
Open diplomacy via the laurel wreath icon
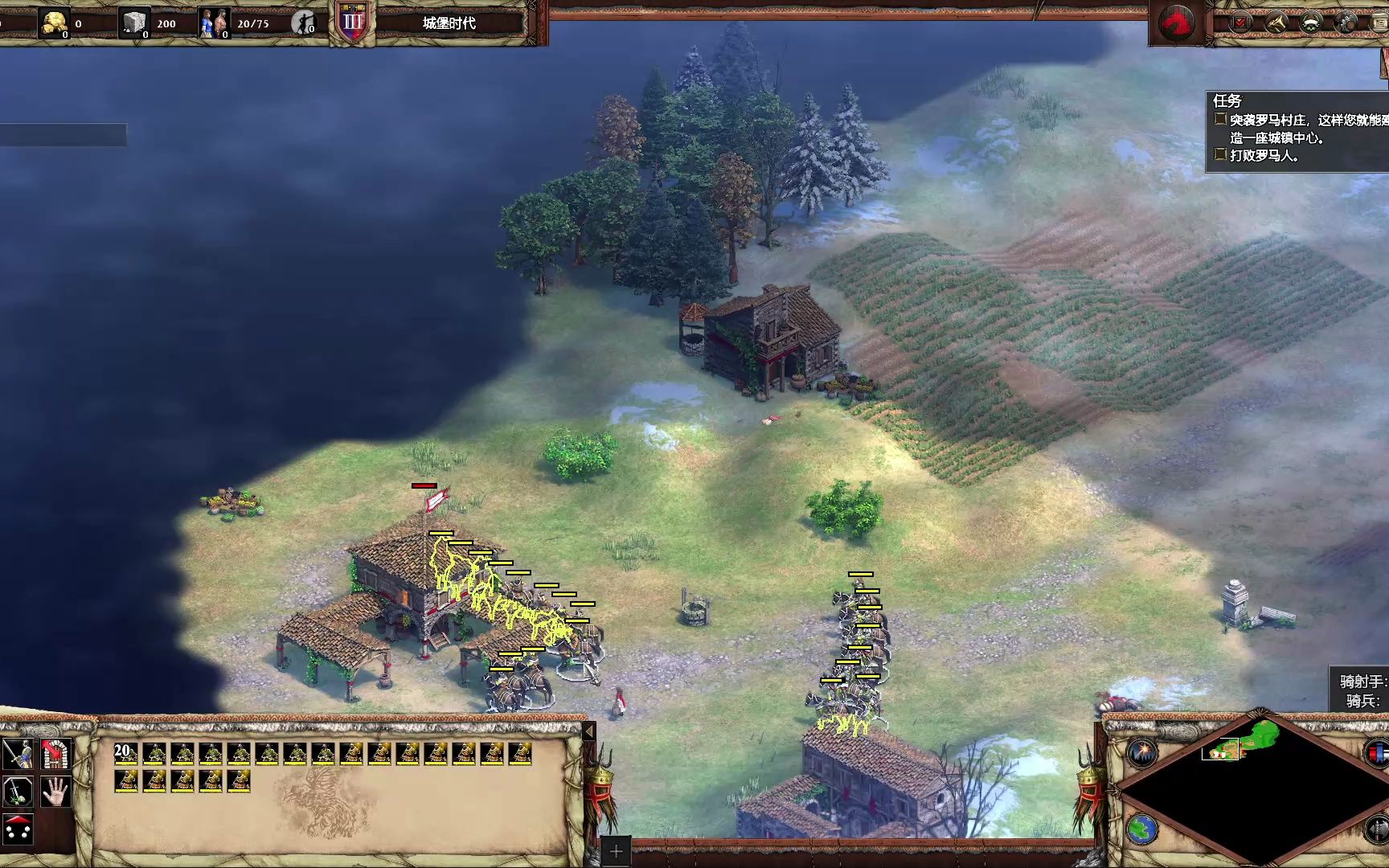coord(1311,23)
